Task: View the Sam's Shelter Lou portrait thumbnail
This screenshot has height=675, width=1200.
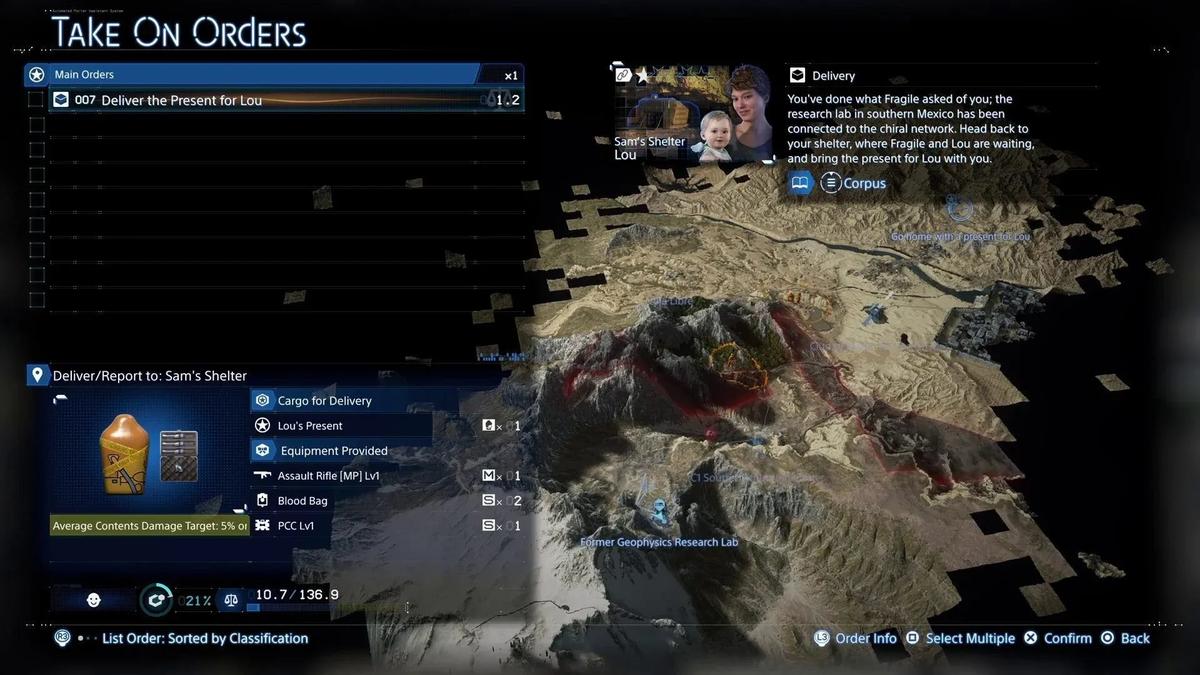Action: tap(692, 113)
